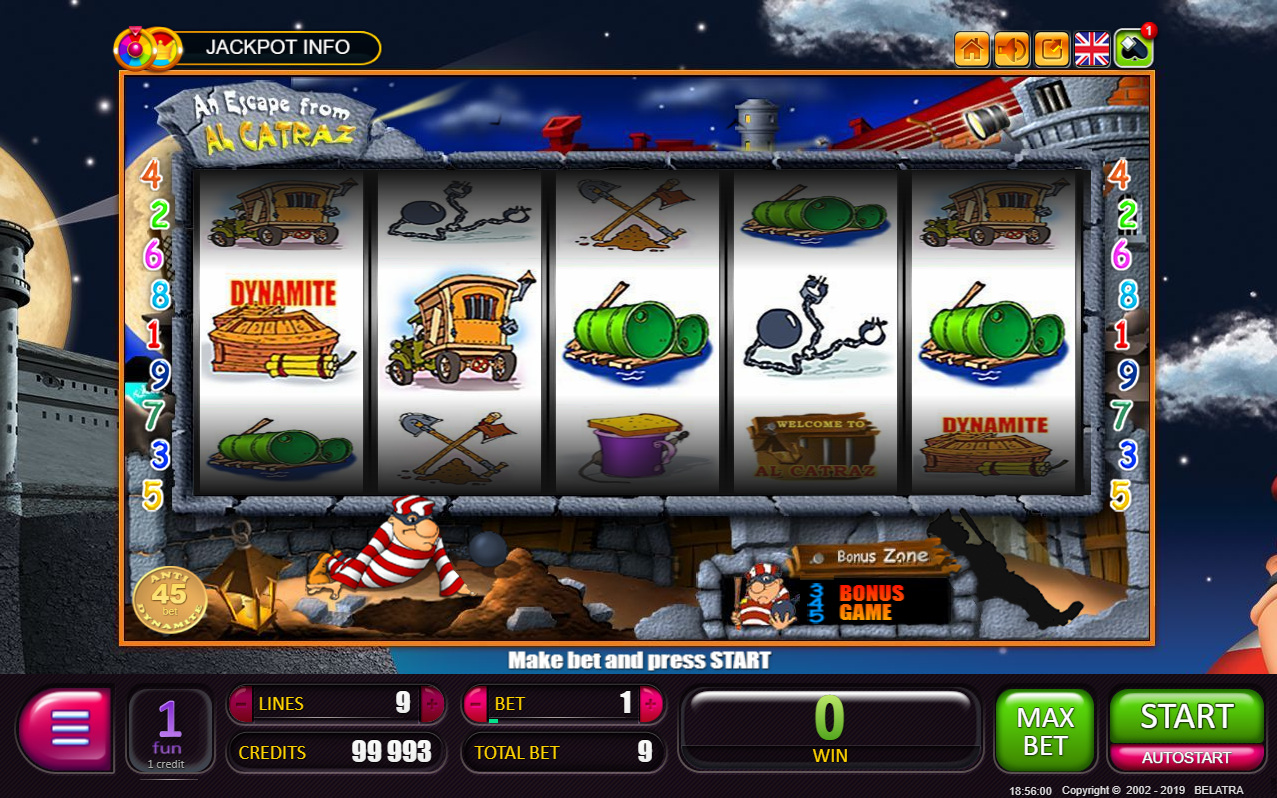Change language via the UK flag
1277x798 pixels.
click(1092, 48)
